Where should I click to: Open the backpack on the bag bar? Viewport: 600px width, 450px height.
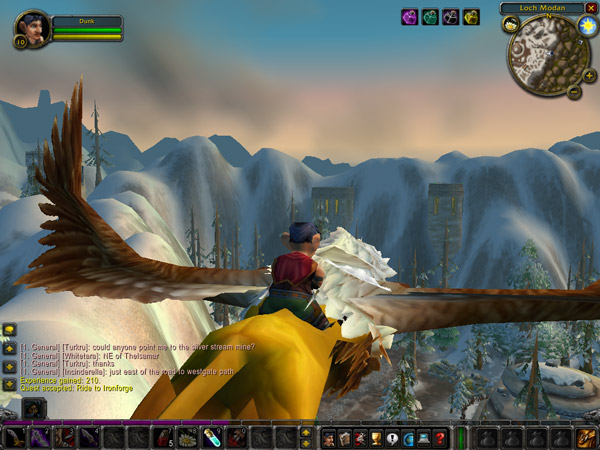(x=587, y=437)
